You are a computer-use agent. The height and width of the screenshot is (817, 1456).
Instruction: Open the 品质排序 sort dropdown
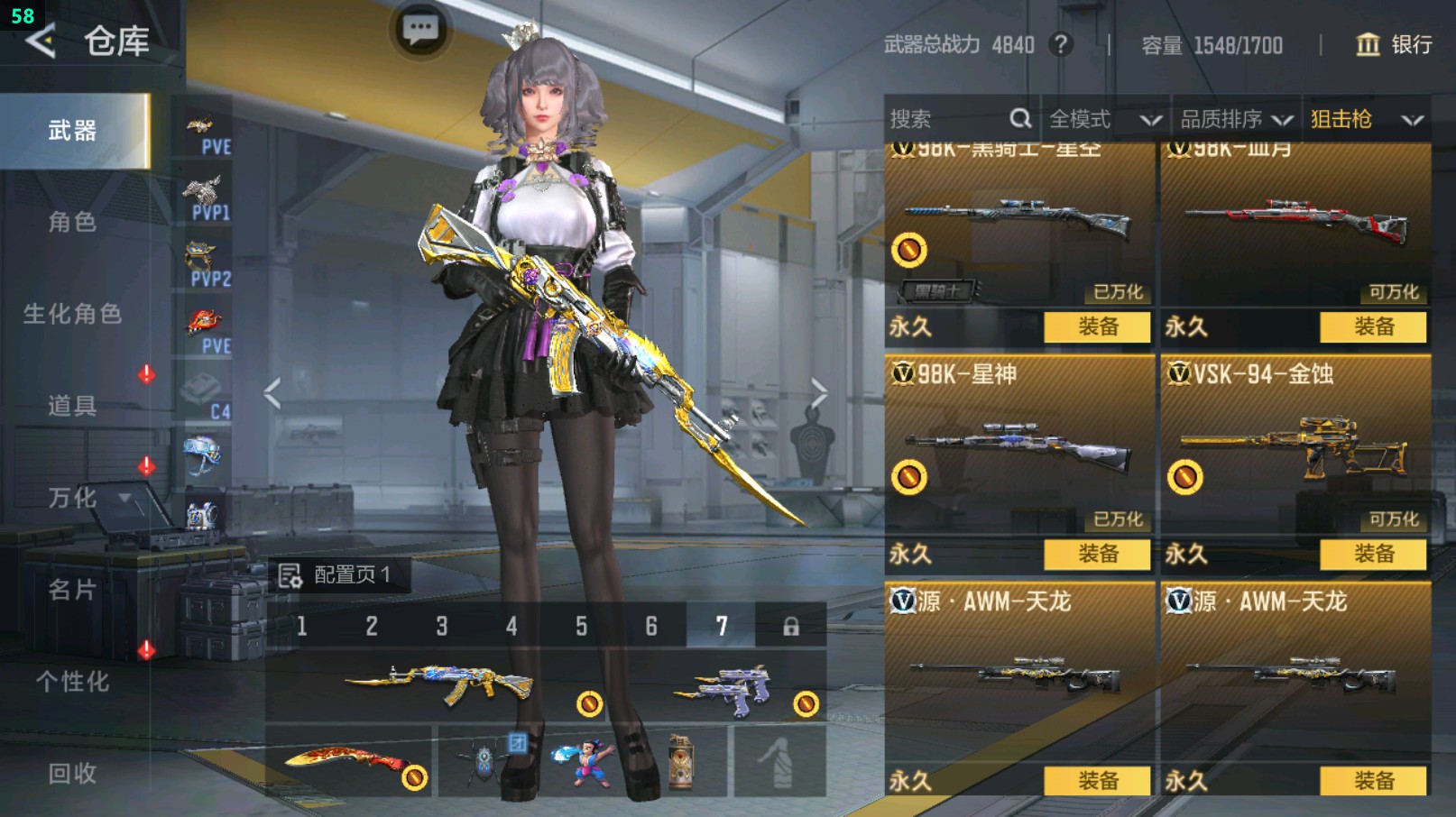tap(1236, 119)
